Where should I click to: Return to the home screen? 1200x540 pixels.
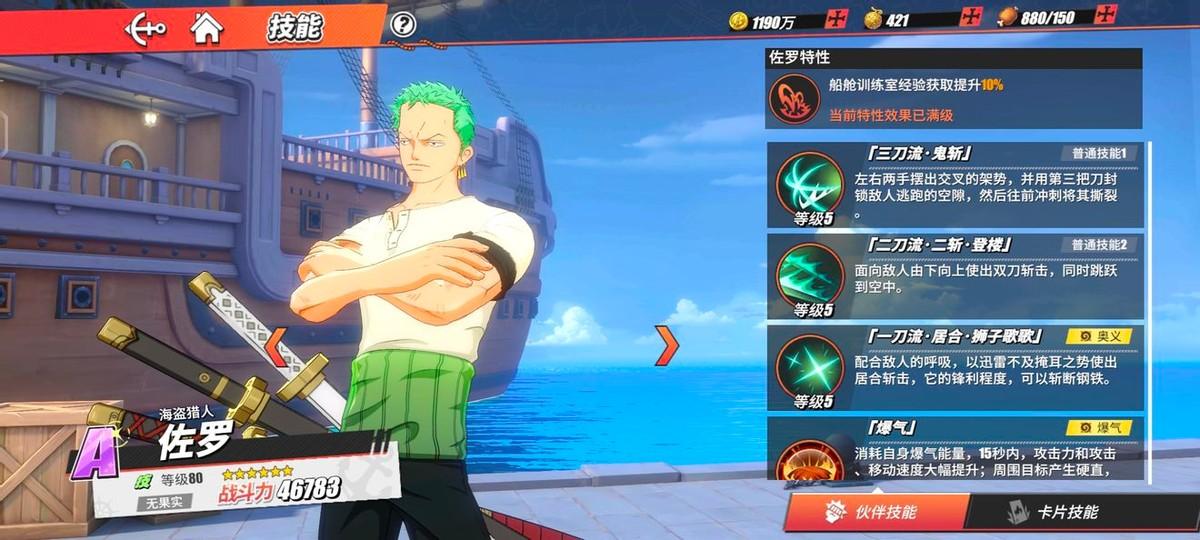(x=206, y=27)
